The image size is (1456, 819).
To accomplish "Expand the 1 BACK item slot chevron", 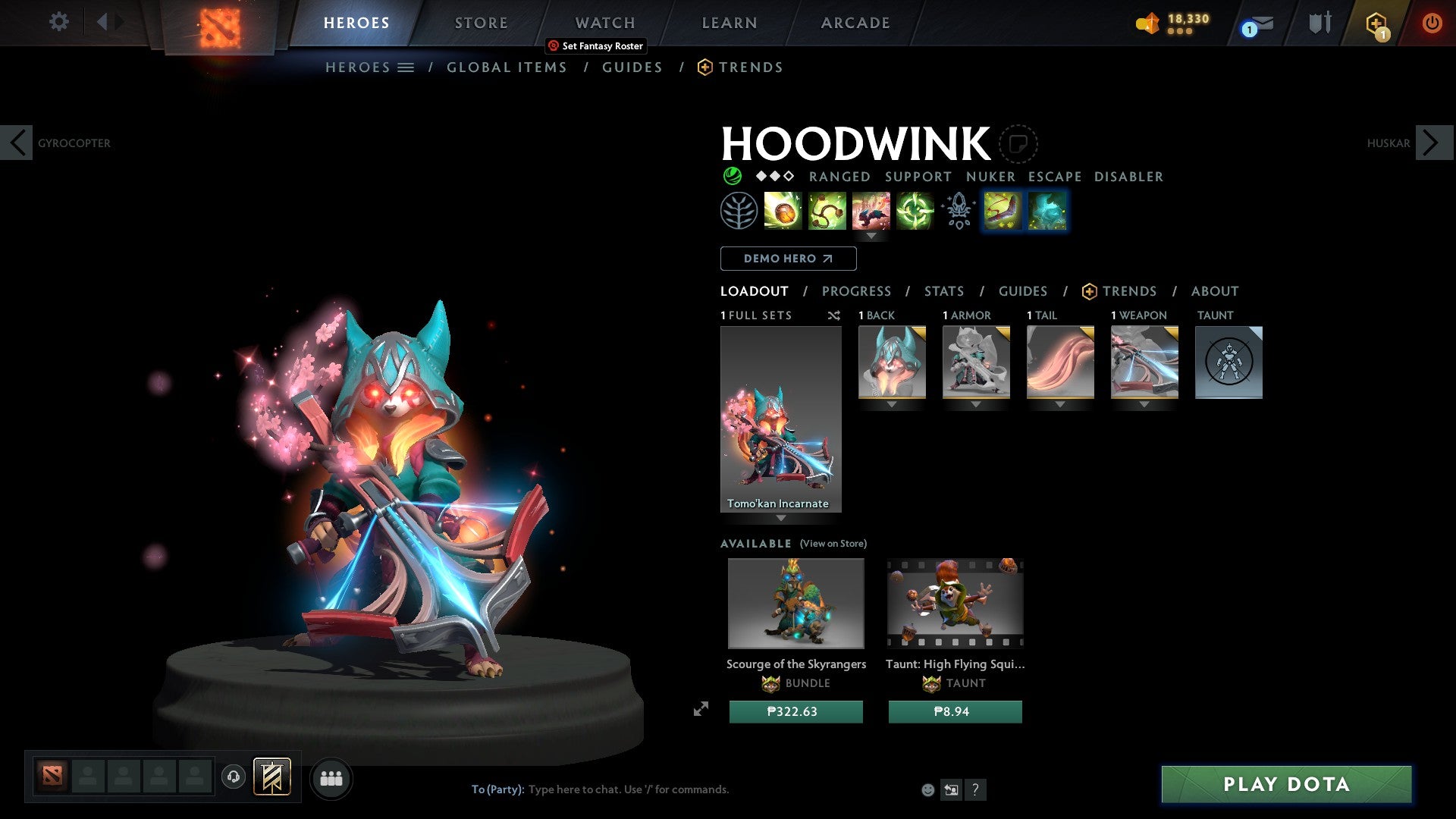I will tap(891, 405).
